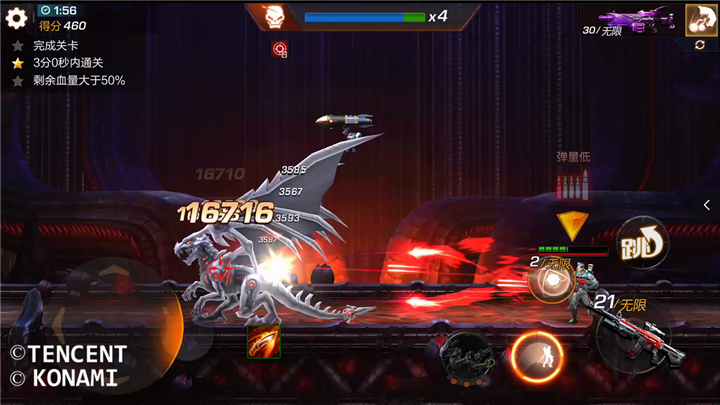Image resolution: width=720 pixels, height=405 pixels.
Task: Tap the jump button
Action: [x=642, y=243]
